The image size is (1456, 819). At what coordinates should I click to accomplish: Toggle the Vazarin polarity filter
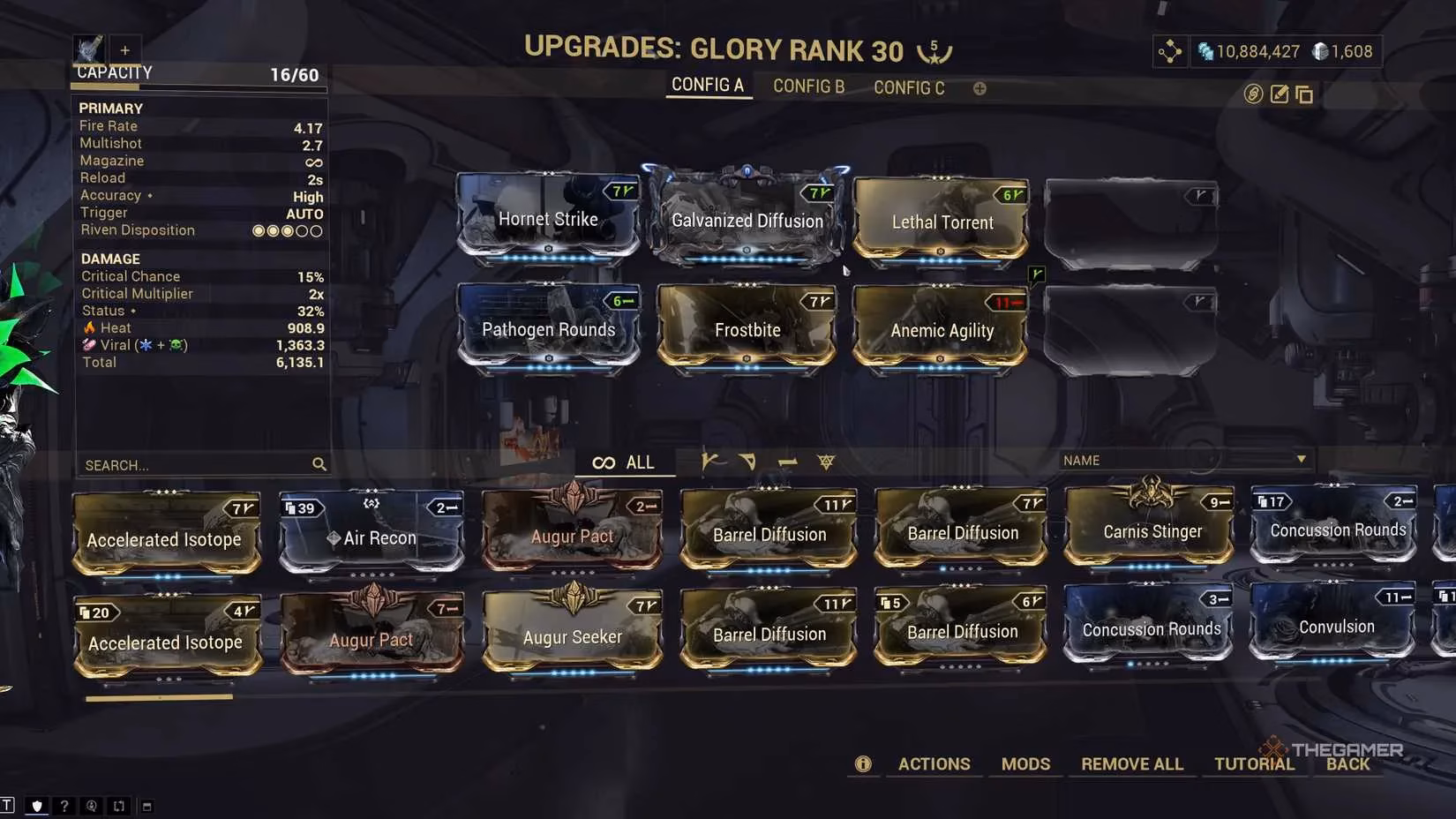point(747,461)
